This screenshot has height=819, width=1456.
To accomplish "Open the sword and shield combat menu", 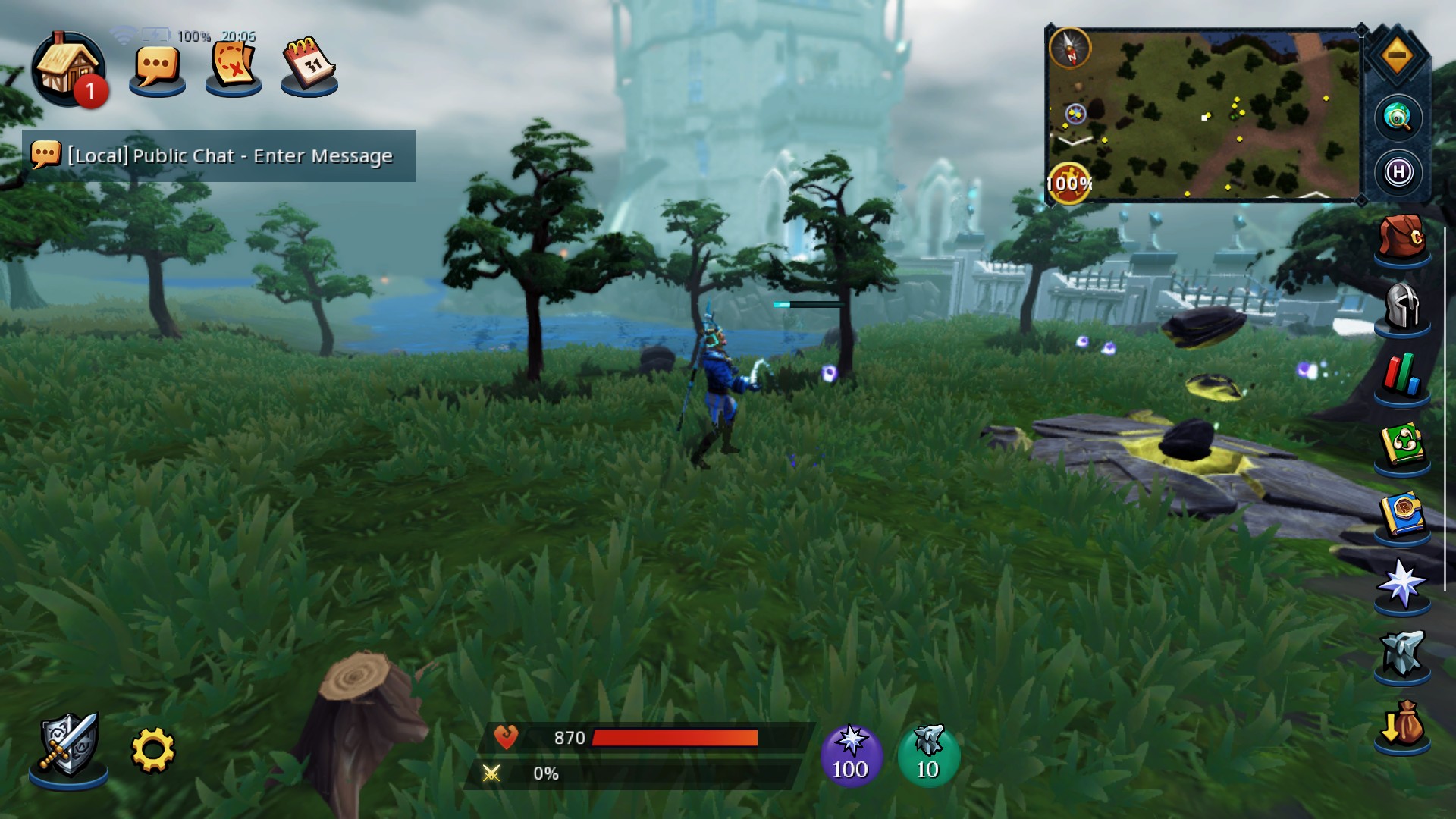I will pyautogui.click(x=68, y=746).
